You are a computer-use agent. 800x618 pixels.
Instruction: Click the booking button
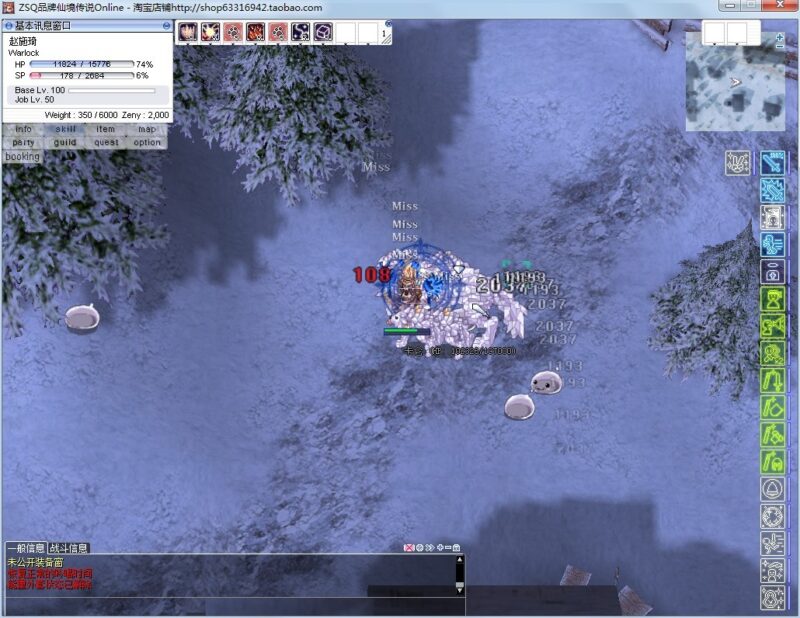tap(22, 156)
